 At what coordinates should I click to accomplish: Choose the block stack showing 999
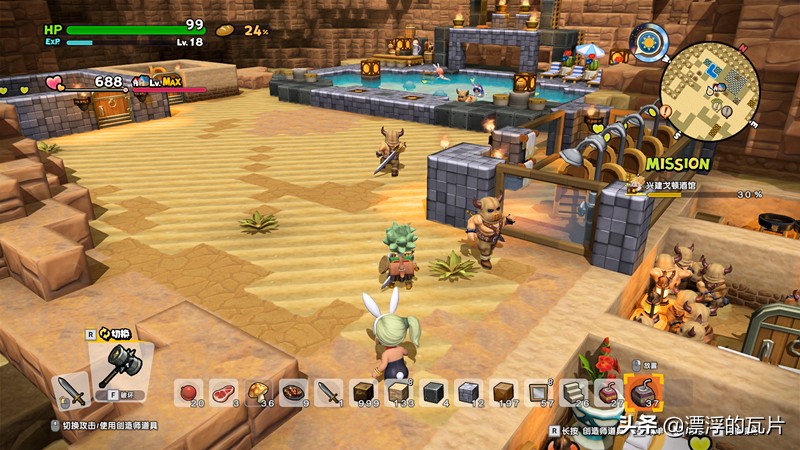click(363, 391)
